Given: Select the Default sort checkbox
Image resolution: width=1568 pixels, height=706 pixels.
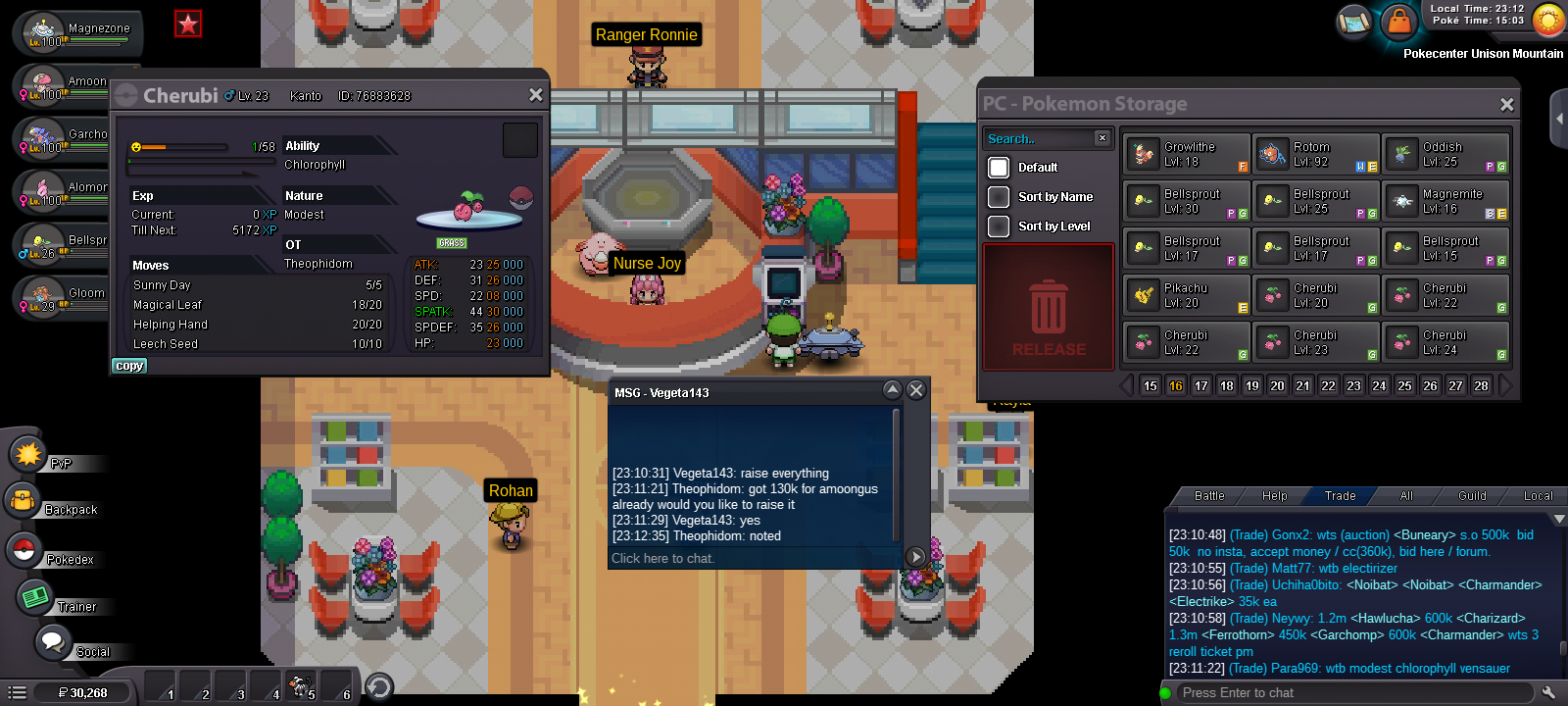Looking at the screenshot, I should [999, 168].
